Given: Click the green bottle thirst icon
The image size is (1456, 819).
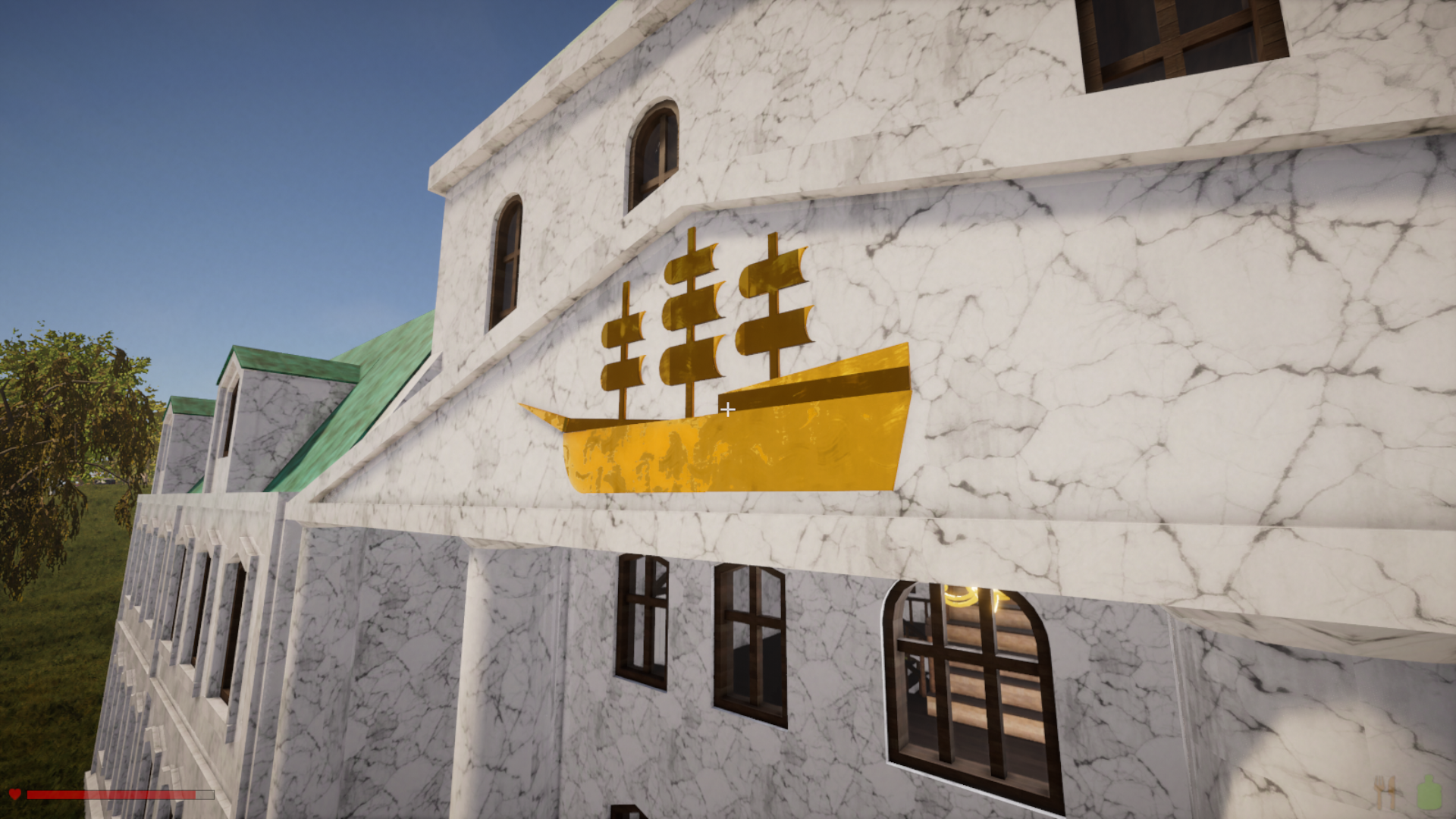Looking at the screenshot, I should tap(1429, 792).
